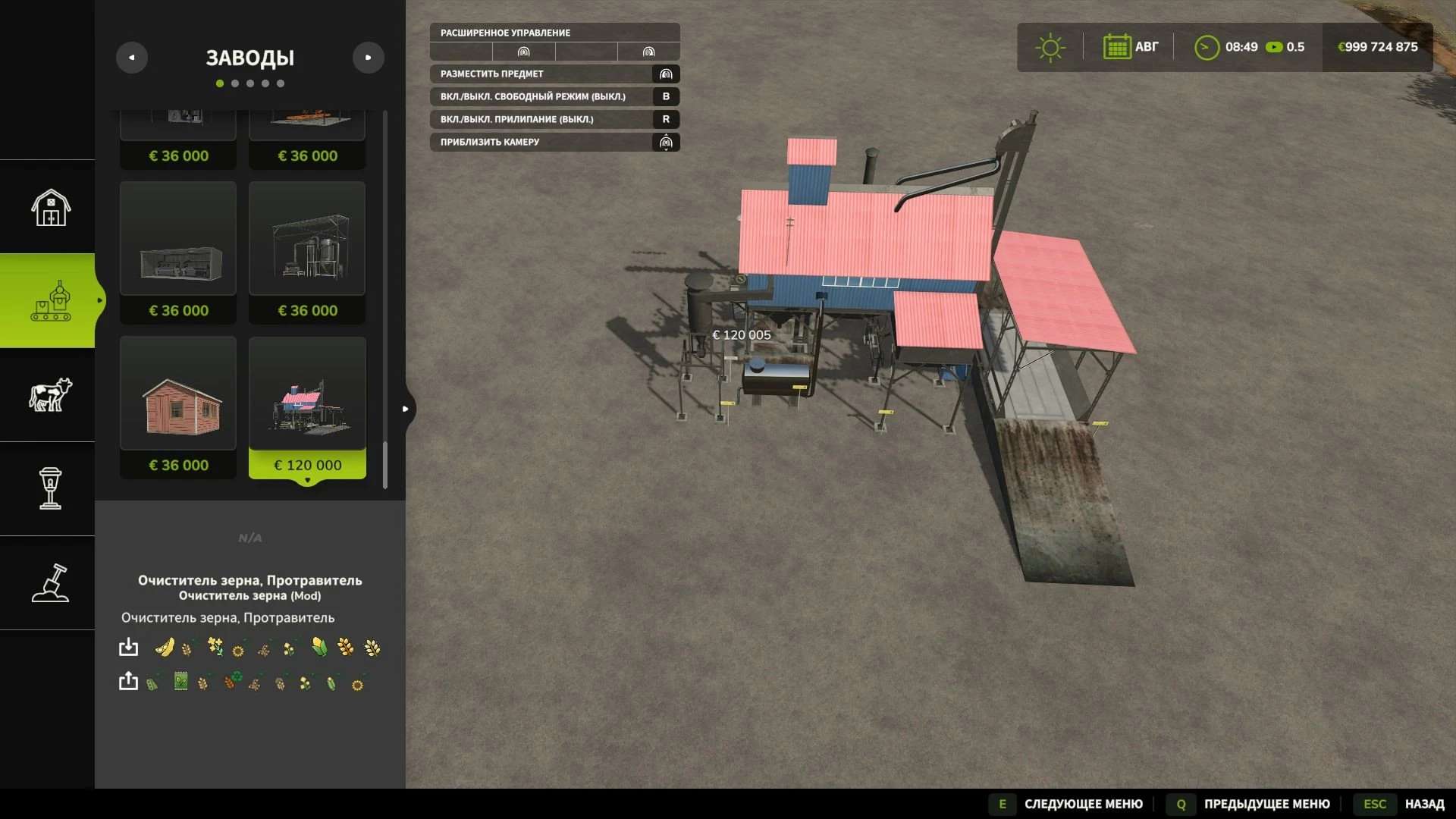Go to previous category with left arrow
1456x819 pixels.
click(132, 58)
